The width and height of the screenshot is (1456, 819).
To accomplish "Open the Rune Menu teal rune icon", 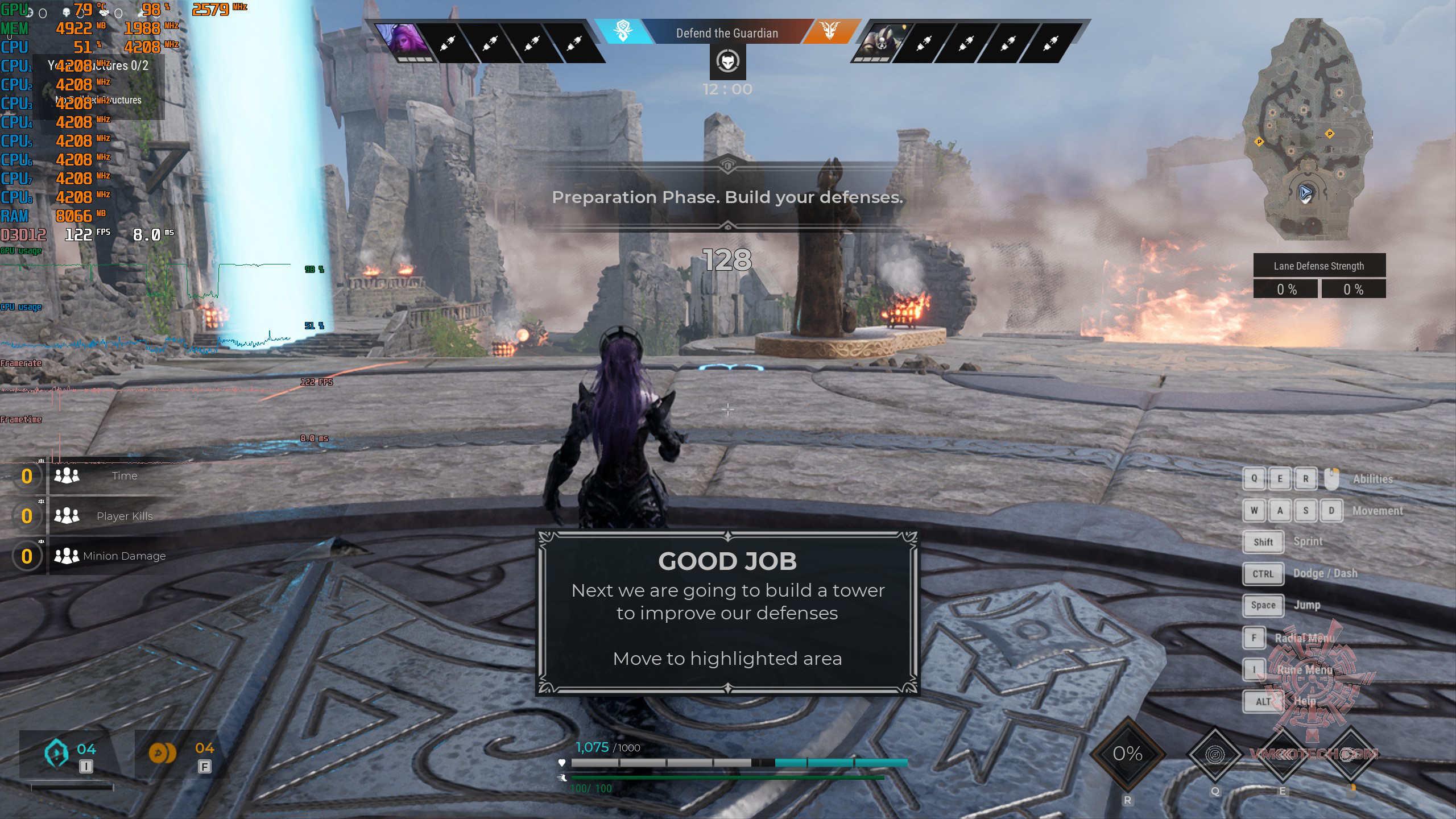I will [57, 753].
